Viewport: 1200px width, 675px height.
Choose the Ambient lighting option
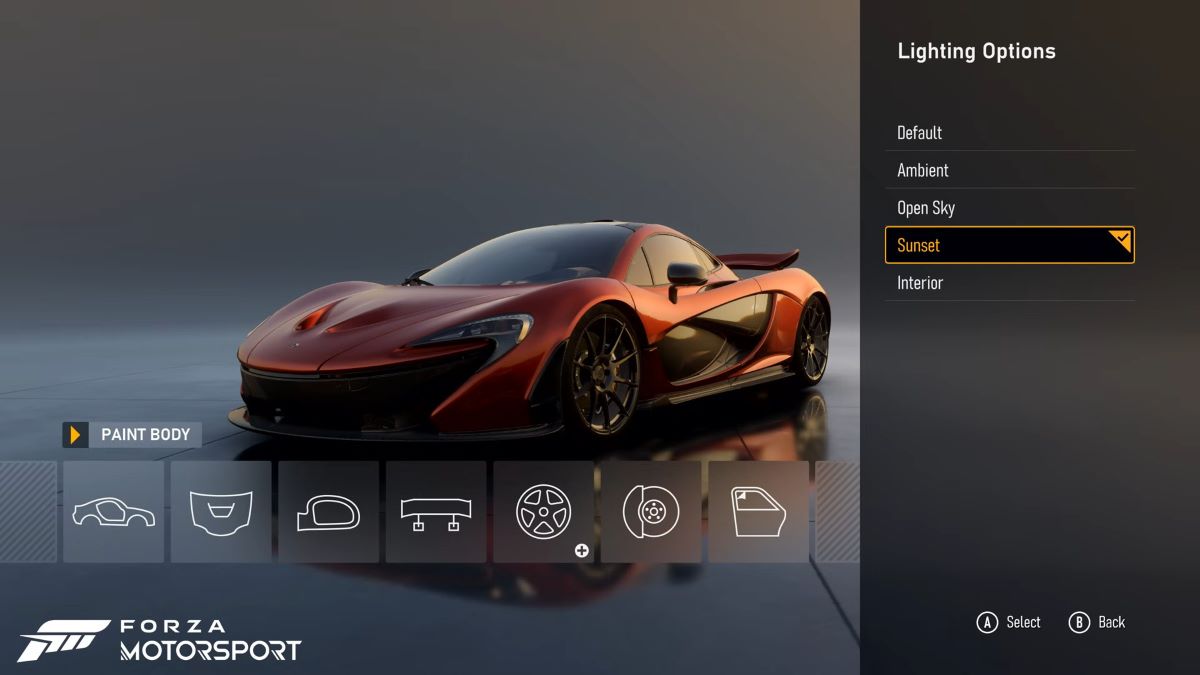click(1009, 170)
